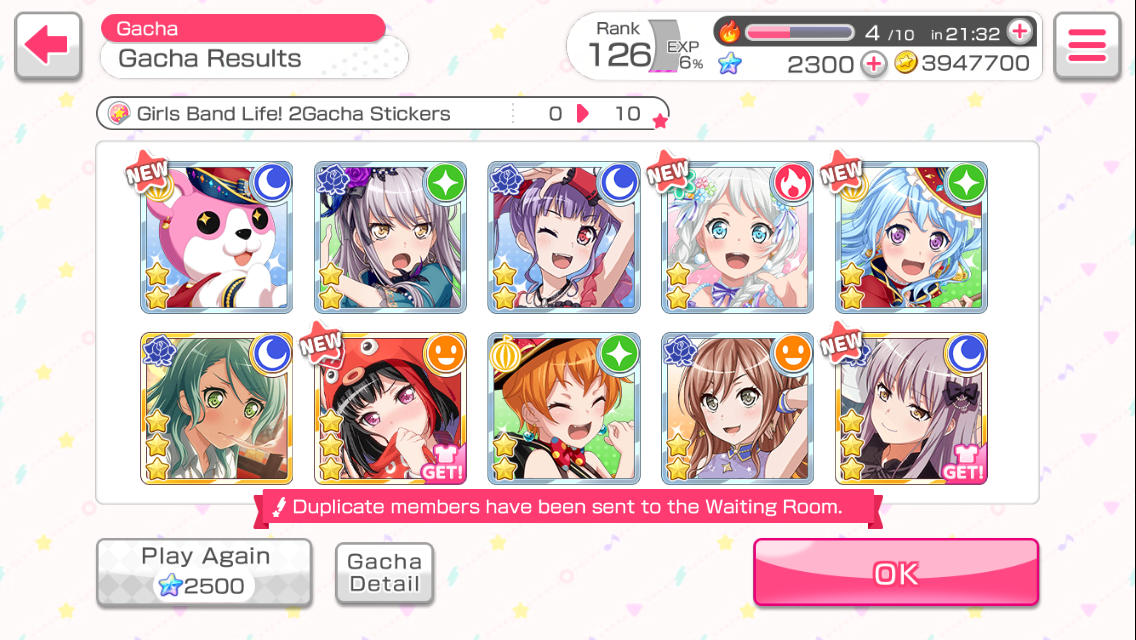Screen dimensions: 1136x640
Task: Go back with the pink arrow button
Action: click(48, 46)
